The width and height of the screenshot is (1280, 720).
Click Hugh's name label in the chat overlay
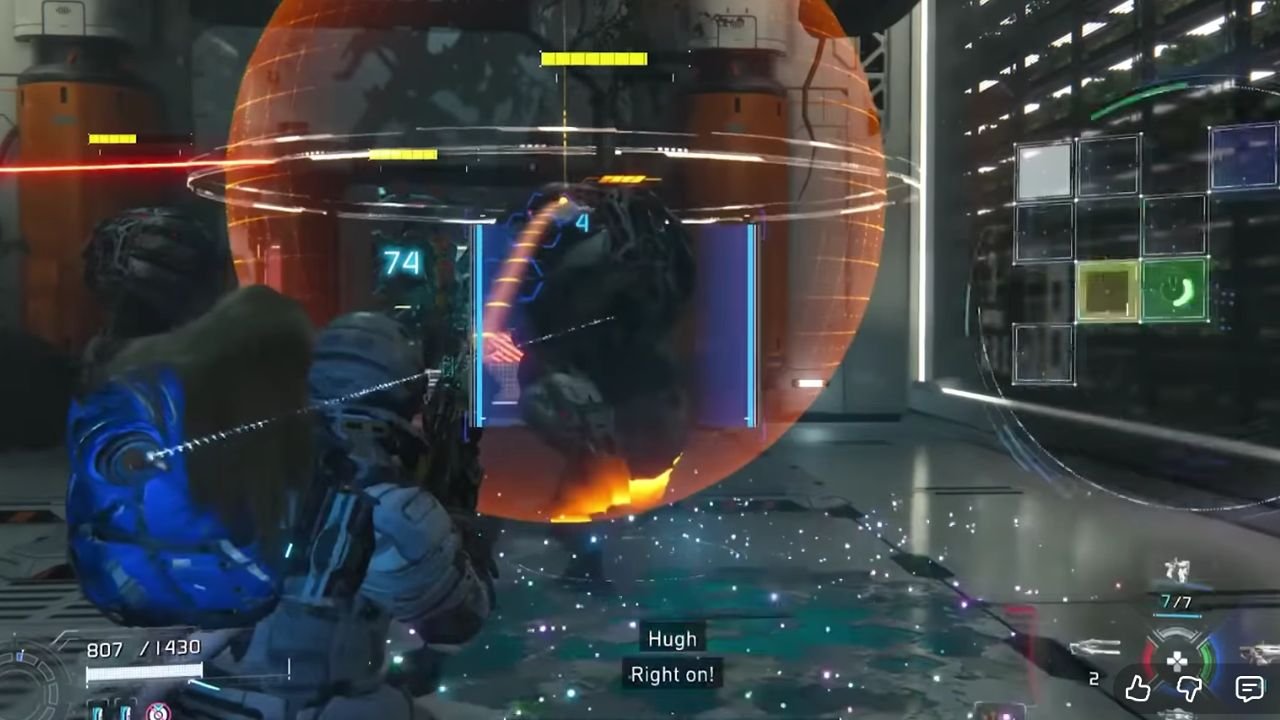[x=671, y=639]
